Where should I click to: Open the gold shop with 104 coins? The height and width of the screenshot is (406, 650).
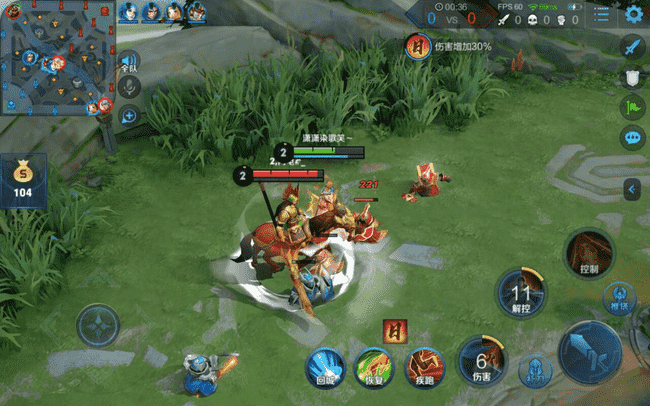click(23, 181)
